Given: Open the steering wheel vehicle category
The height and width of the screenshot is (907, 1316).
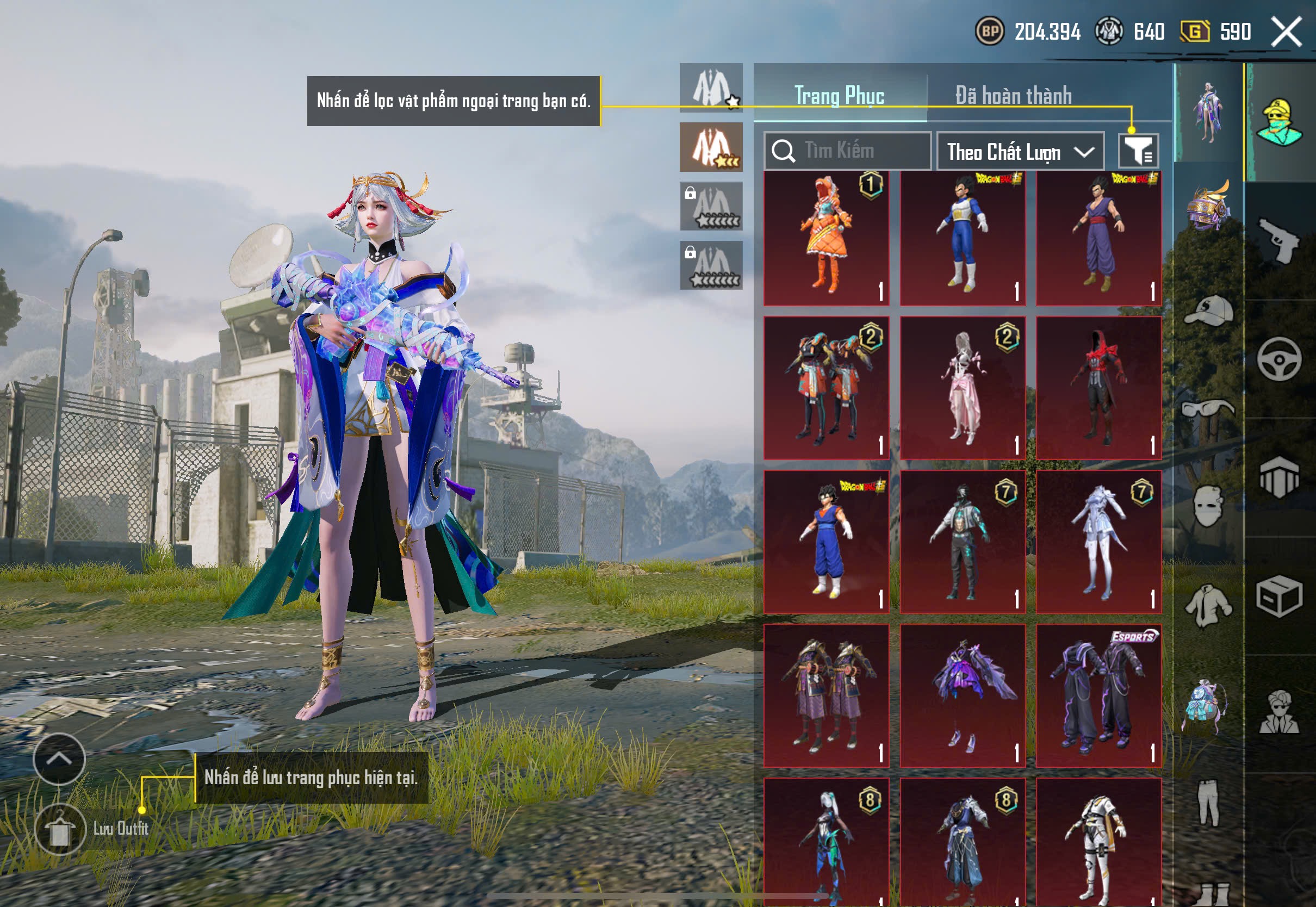Looking at the screenshot, I should 1279,359.
